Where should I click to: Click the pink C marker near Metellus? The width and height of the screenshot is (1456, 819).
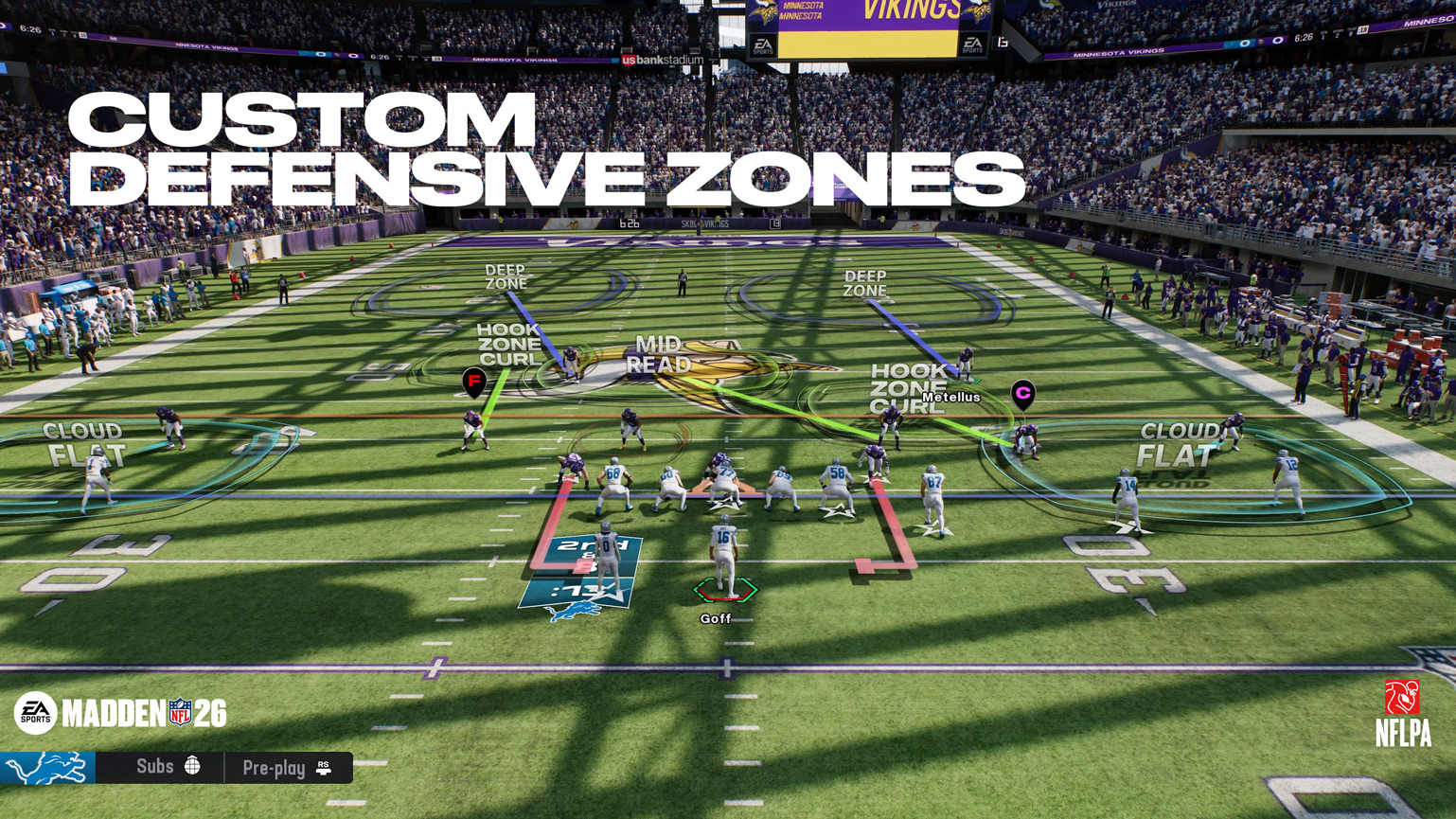[1023, 391]
